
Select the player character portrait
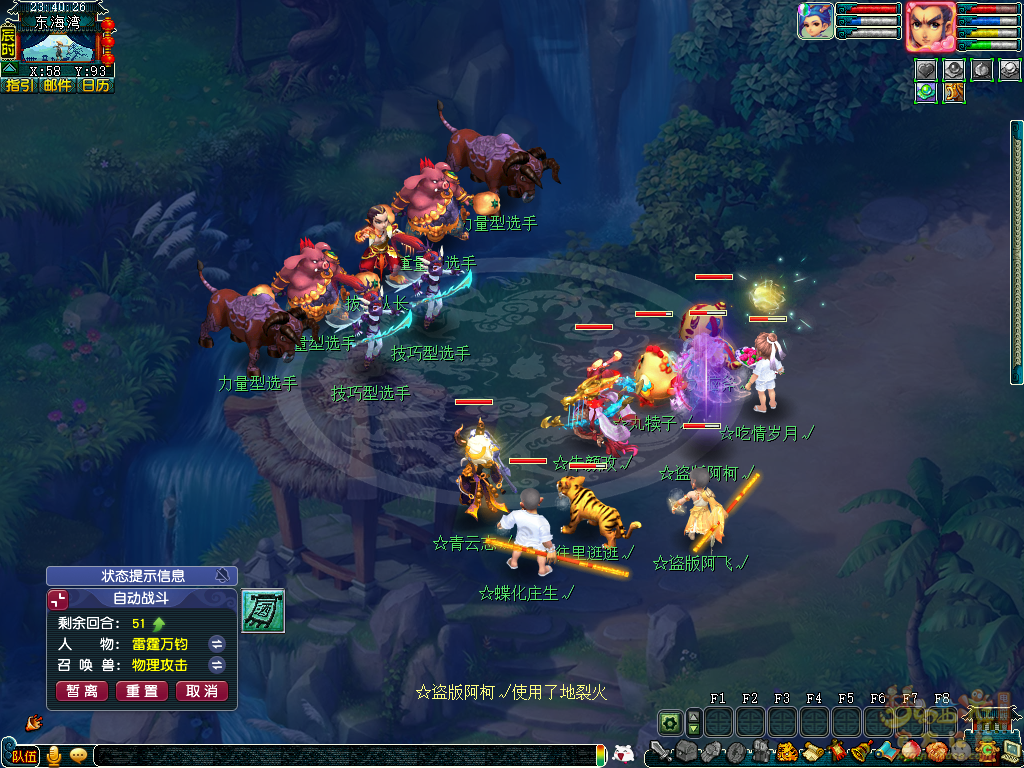[930, 25]
